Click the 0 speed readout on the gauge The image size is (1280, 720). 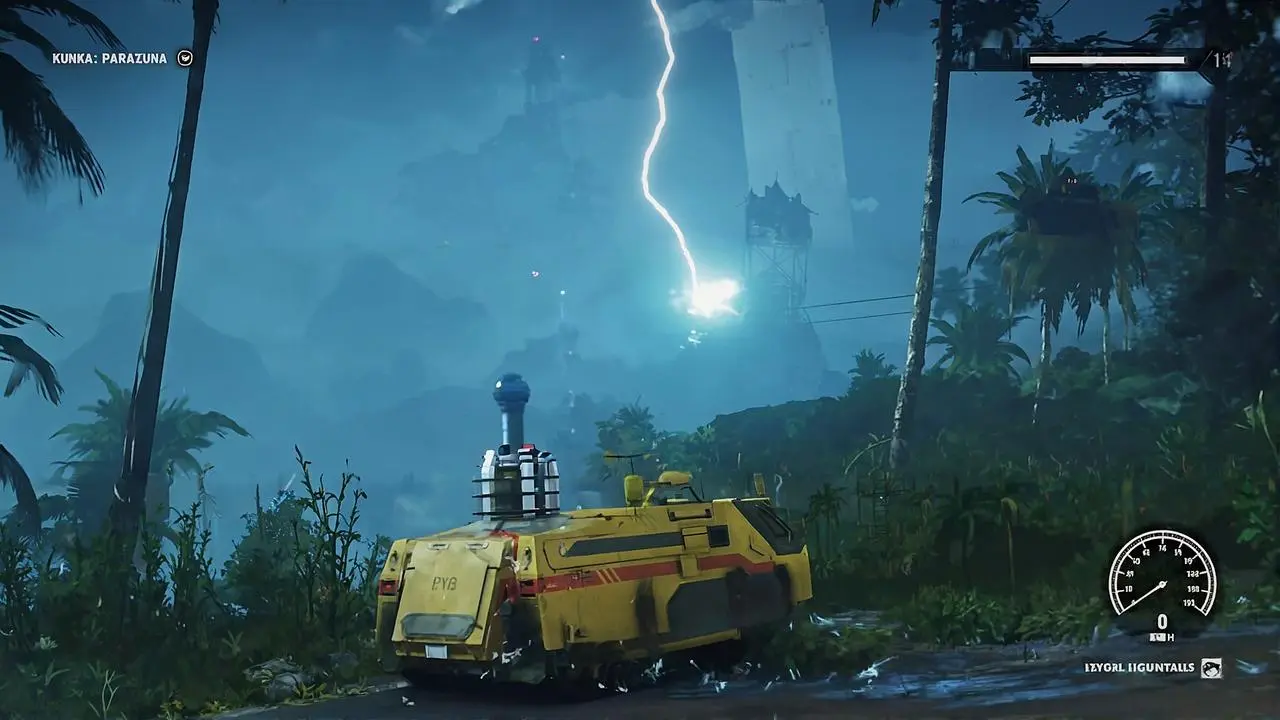[x=1162, y=620]
